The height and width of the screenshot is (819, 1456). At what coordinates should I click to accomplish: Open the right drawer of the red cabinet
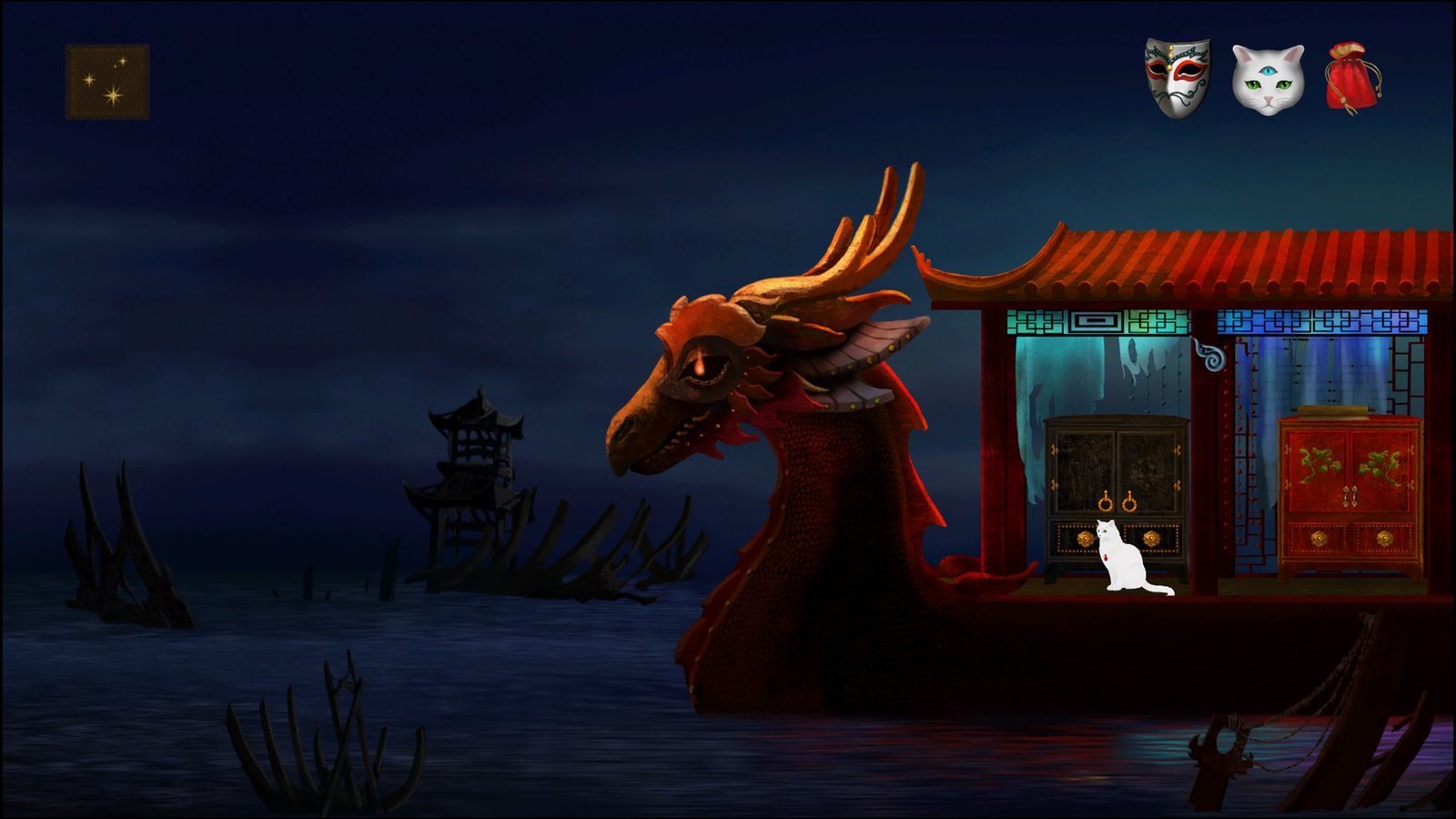pos(1385,537)
